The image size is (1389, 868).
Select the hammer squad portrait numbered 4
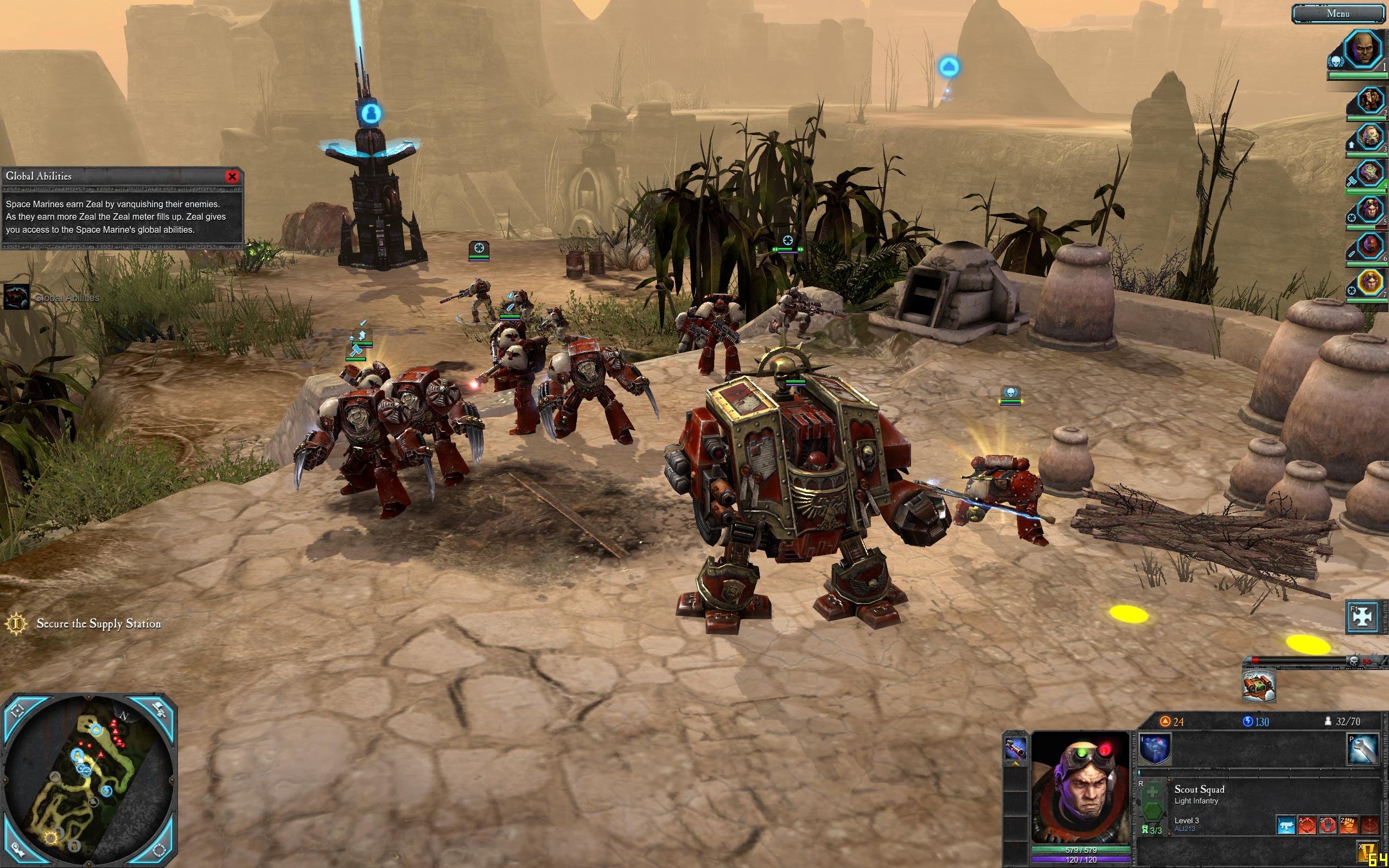tap(1371, 174)
